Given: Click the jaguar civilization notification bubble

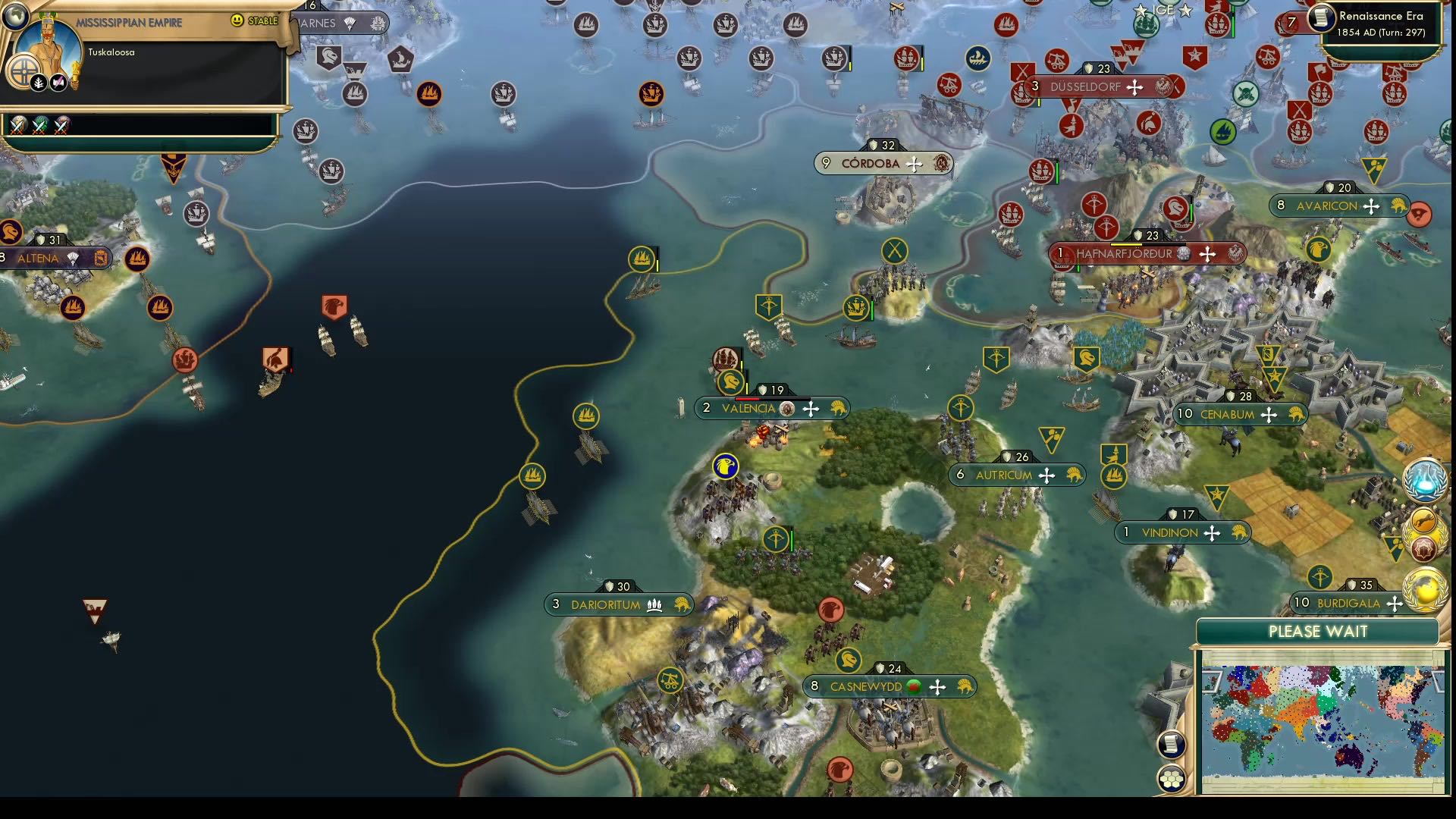Looking at the screenshot, I should tap(1423, 519).
